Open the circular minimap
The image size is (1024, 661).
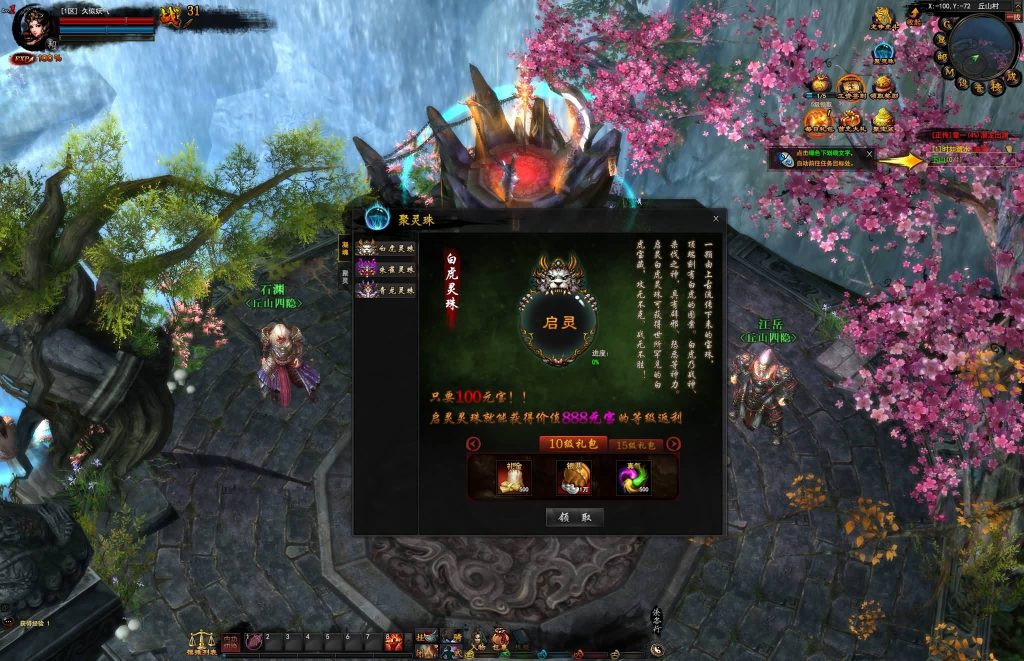(982, 44)
